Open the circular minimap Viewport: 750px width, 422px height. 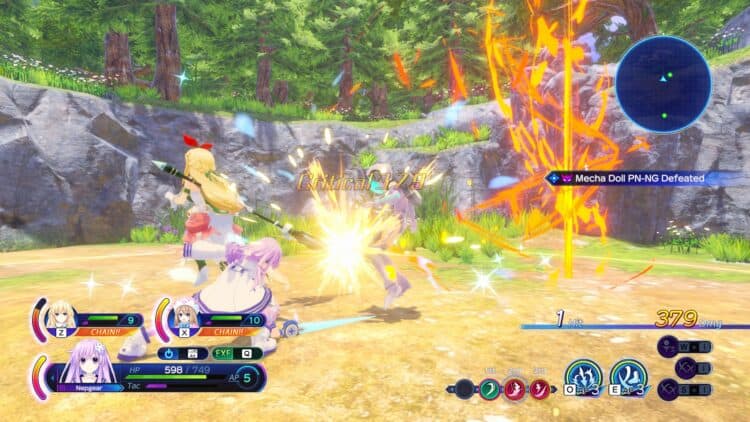pos(663,84)
